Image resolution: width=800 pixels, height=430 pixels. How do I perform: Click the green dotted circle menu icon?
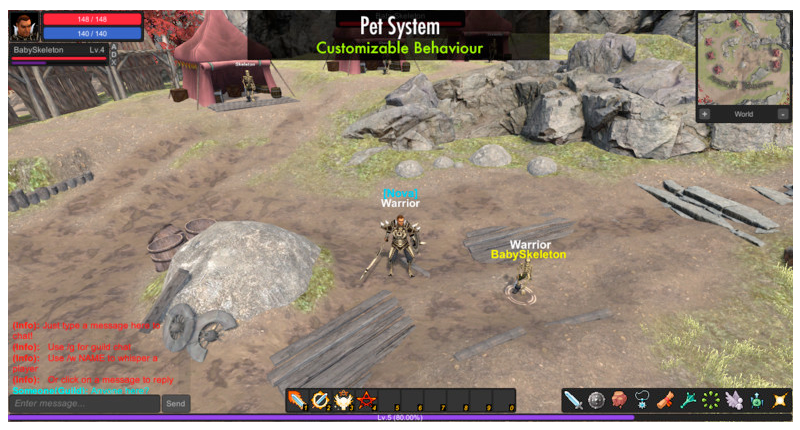click(x=712, y=400)
